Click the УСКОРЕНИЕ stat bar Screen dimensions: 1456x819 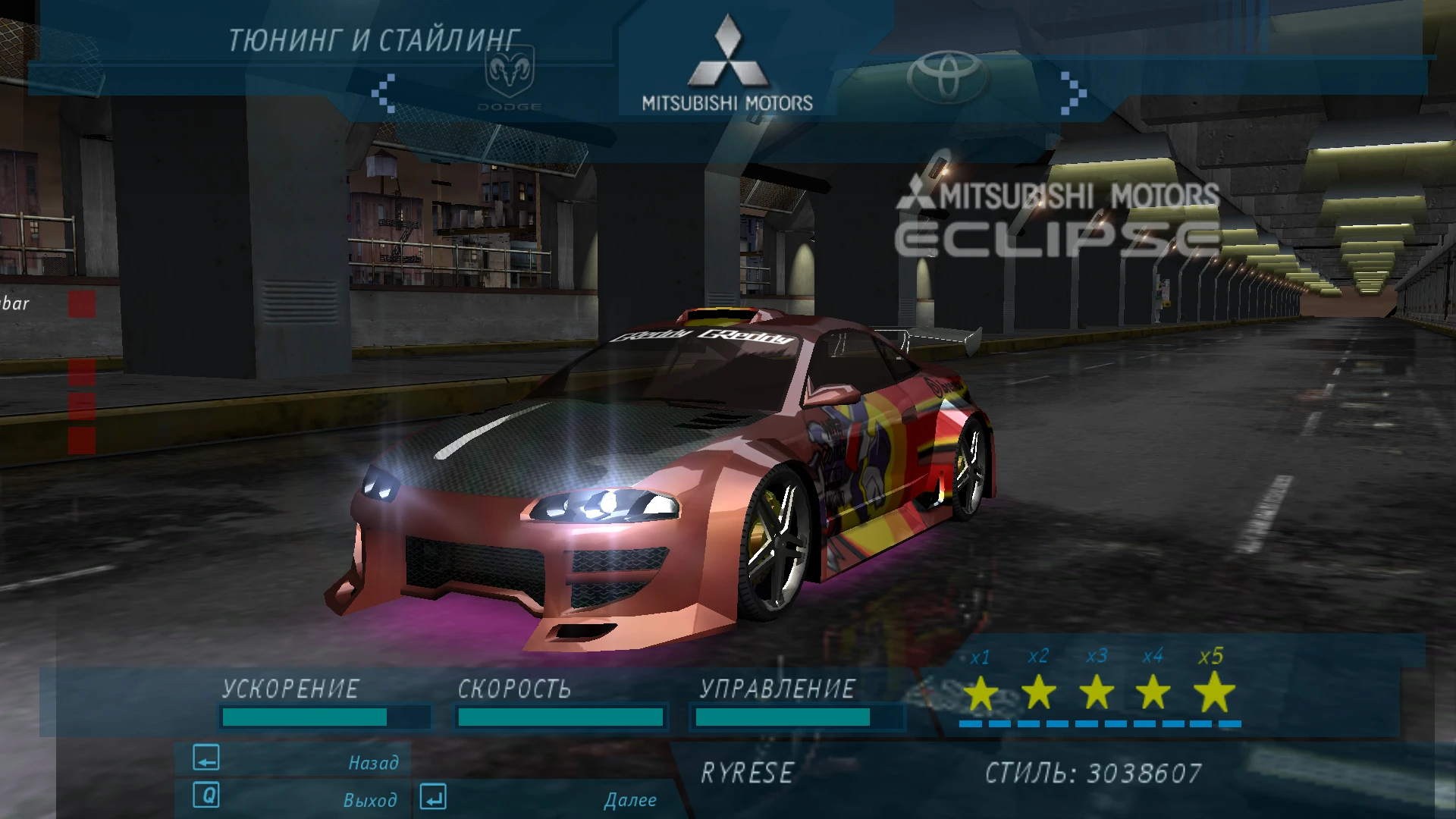tap(325, 715)
